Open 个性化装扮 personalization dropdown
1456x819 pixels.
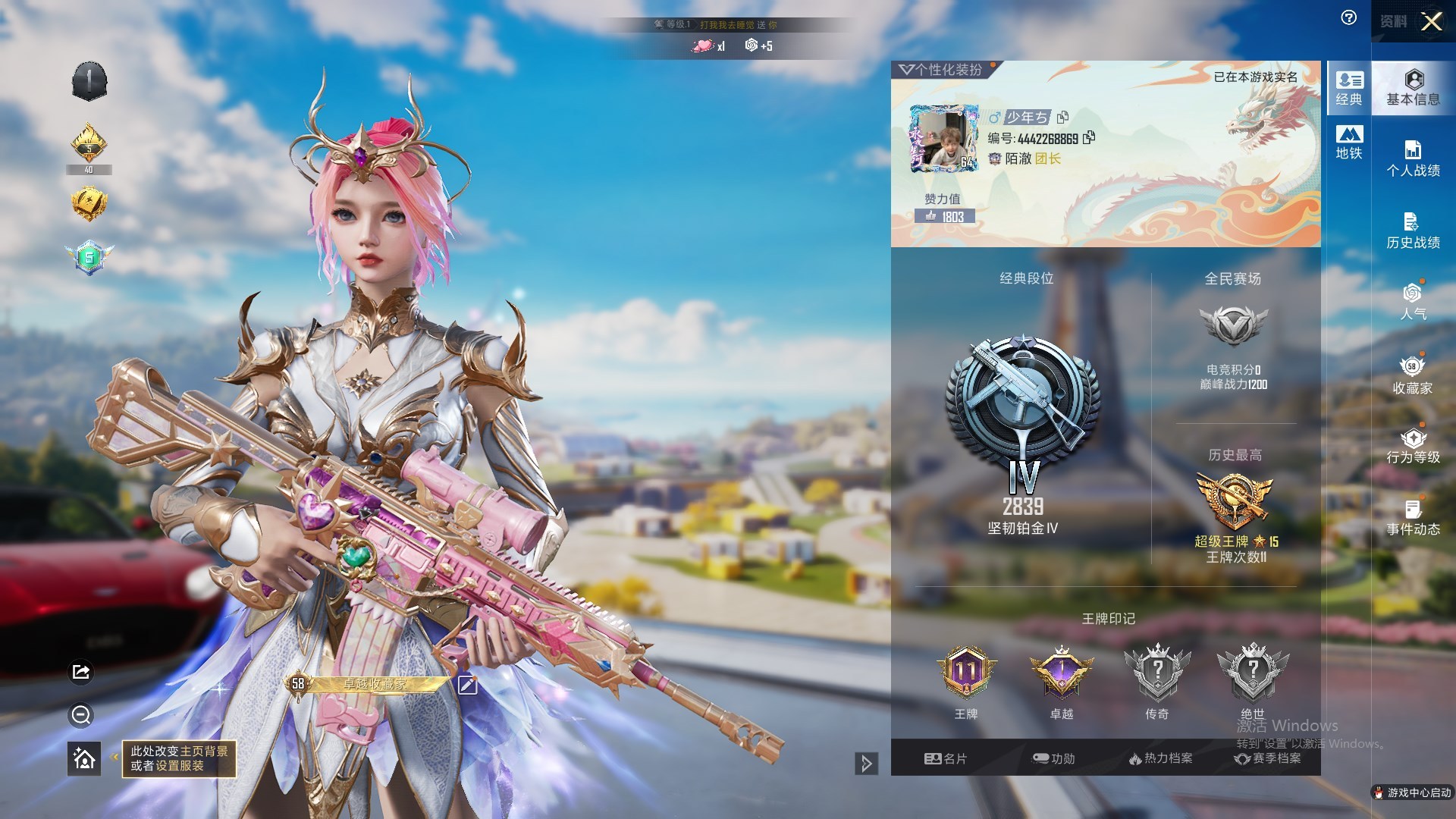(941, 70)
